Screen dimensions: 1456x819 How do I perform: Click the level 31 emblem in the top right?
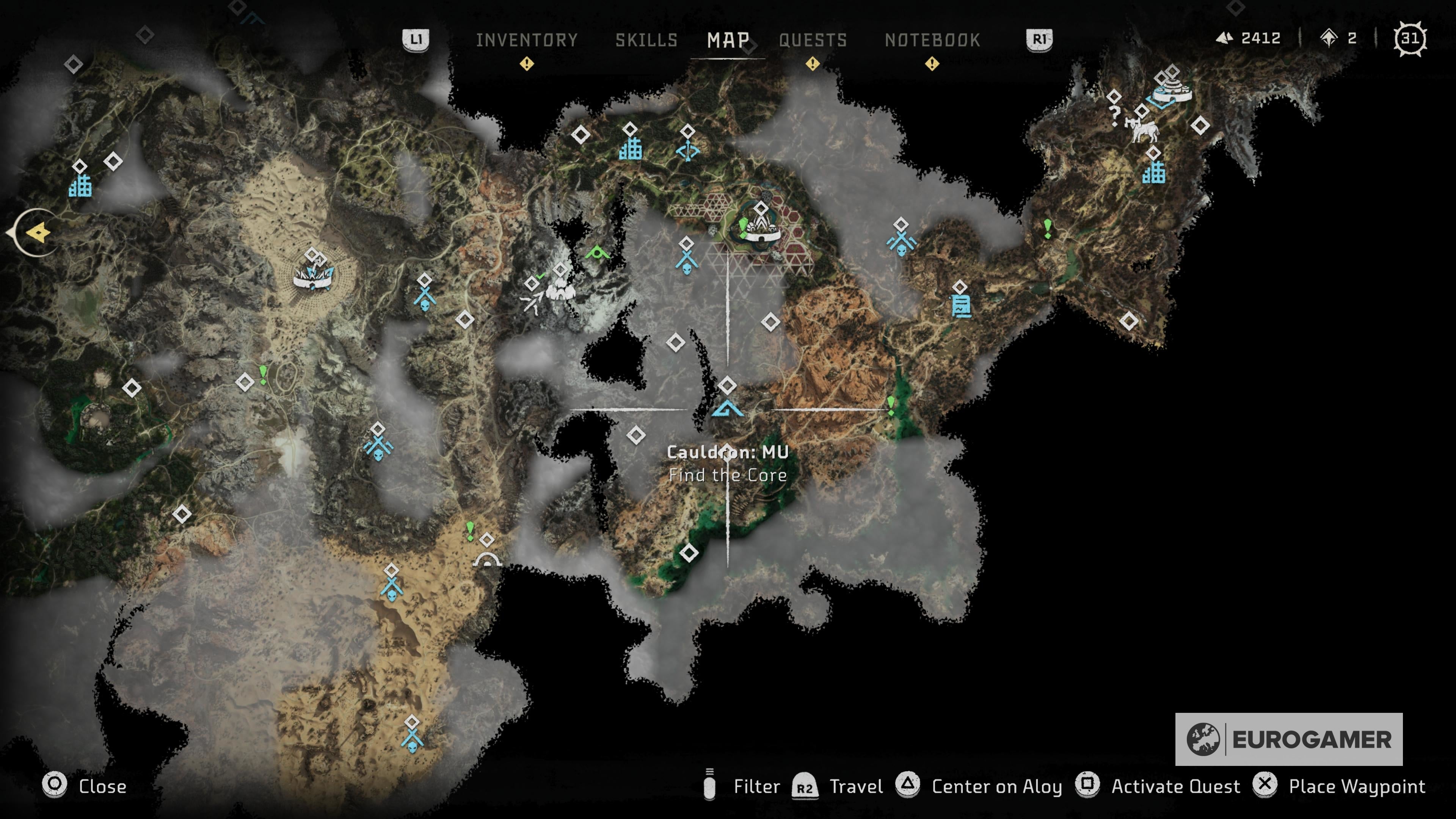point(1410,38)
